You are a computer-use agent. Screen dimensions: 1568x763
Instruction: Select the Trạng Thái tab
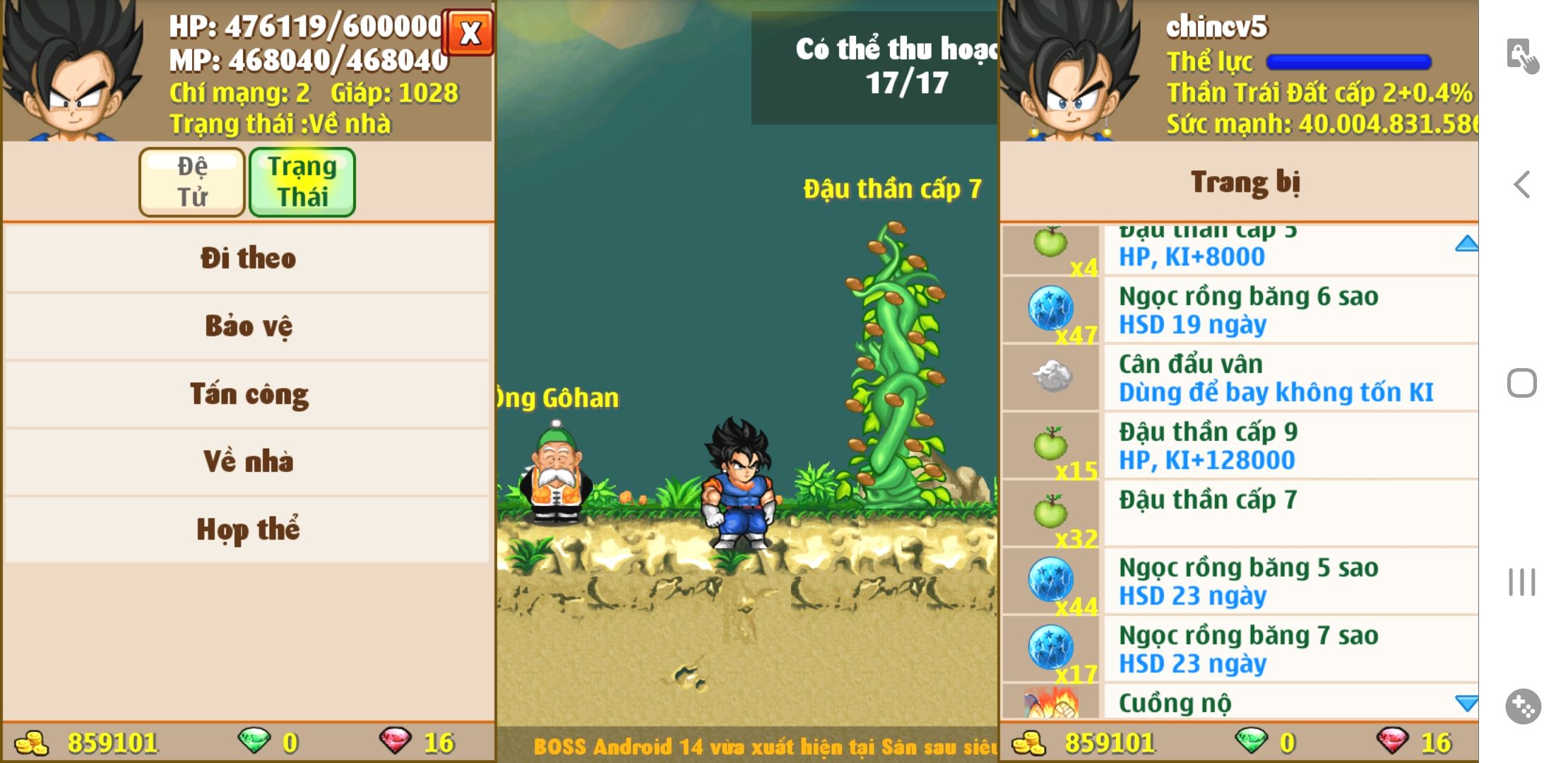302,182
